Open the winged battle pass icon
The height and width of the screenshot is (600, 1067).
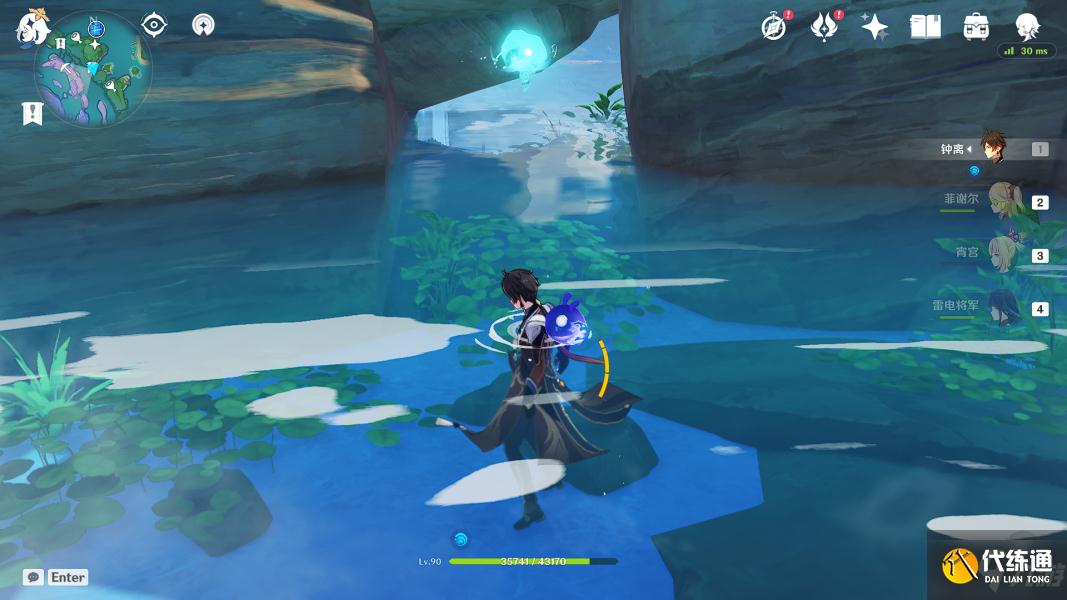click(824, 27)
